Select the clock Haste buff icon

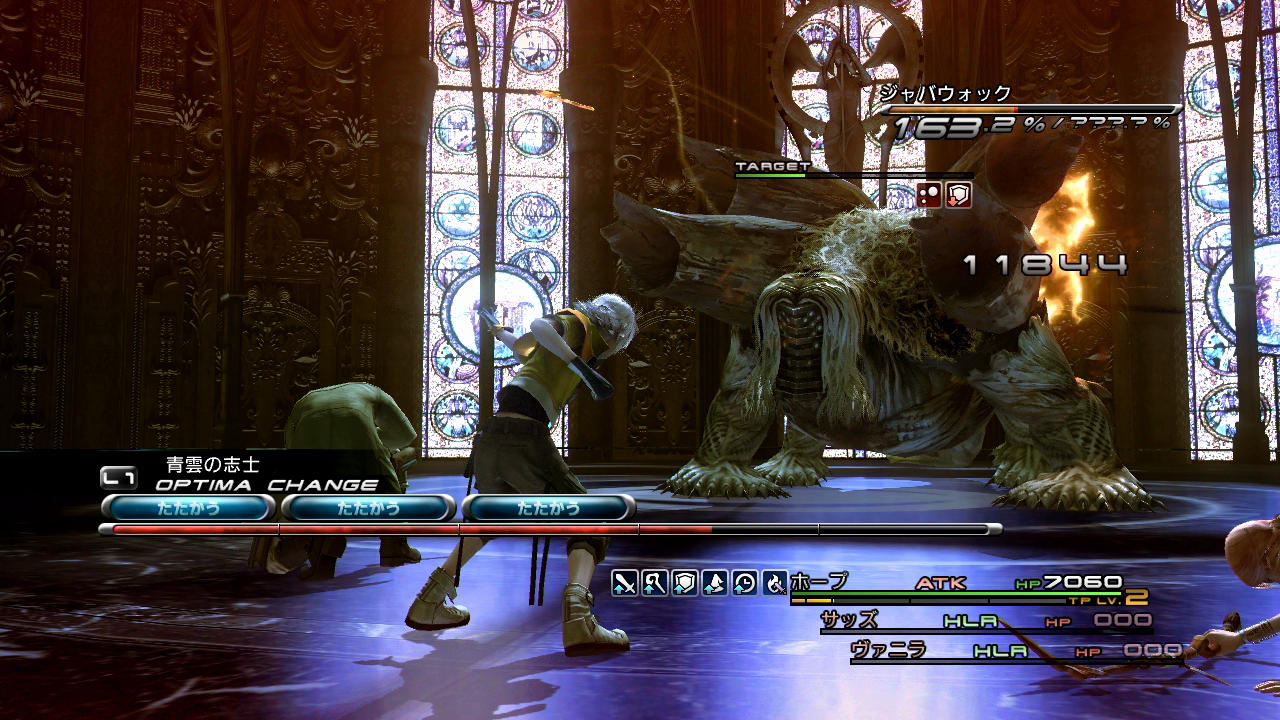pyautogui.click(x=745, y=582)
